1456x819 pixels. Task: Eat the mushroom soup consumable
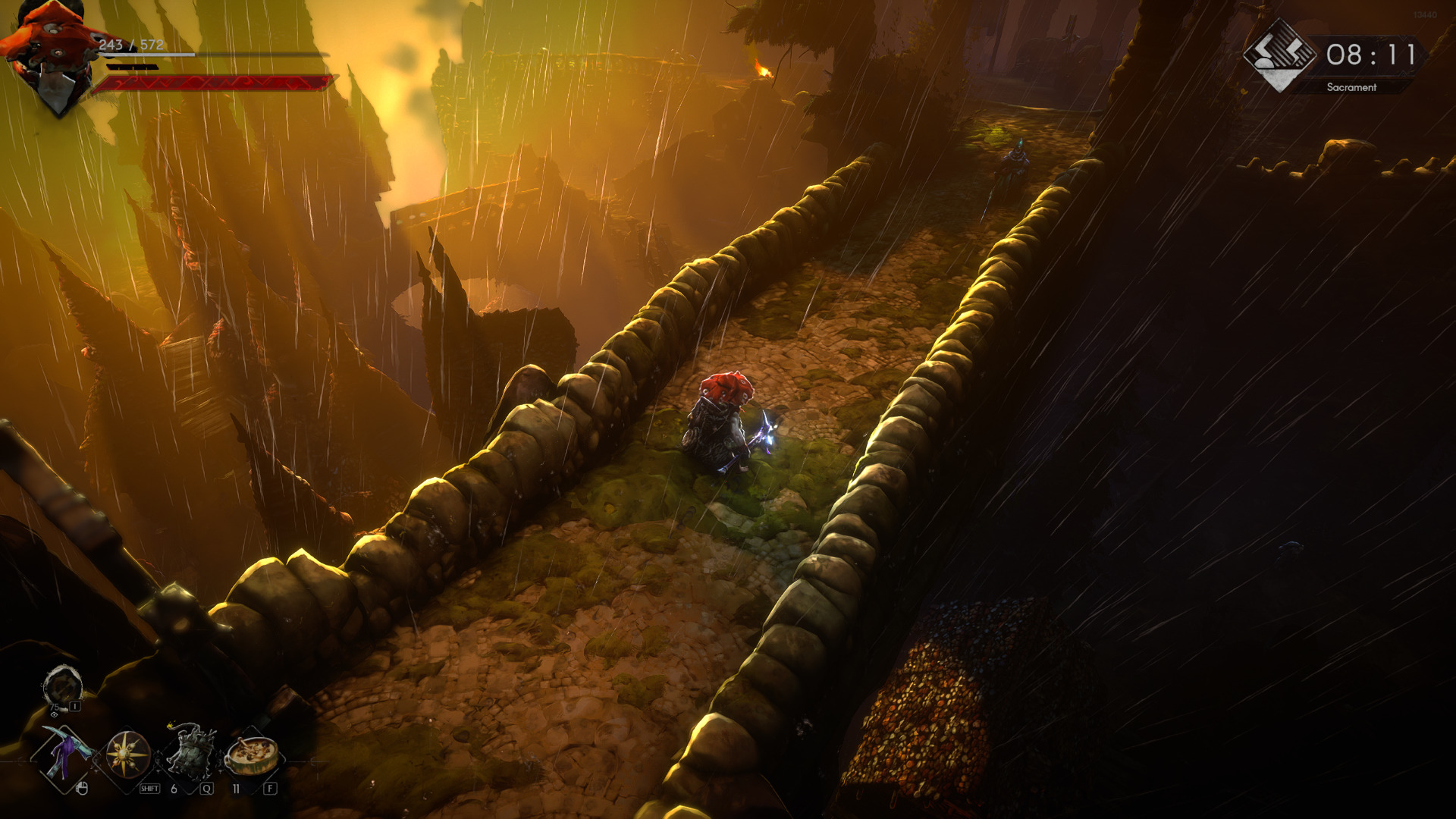click(x=252, y=755)
